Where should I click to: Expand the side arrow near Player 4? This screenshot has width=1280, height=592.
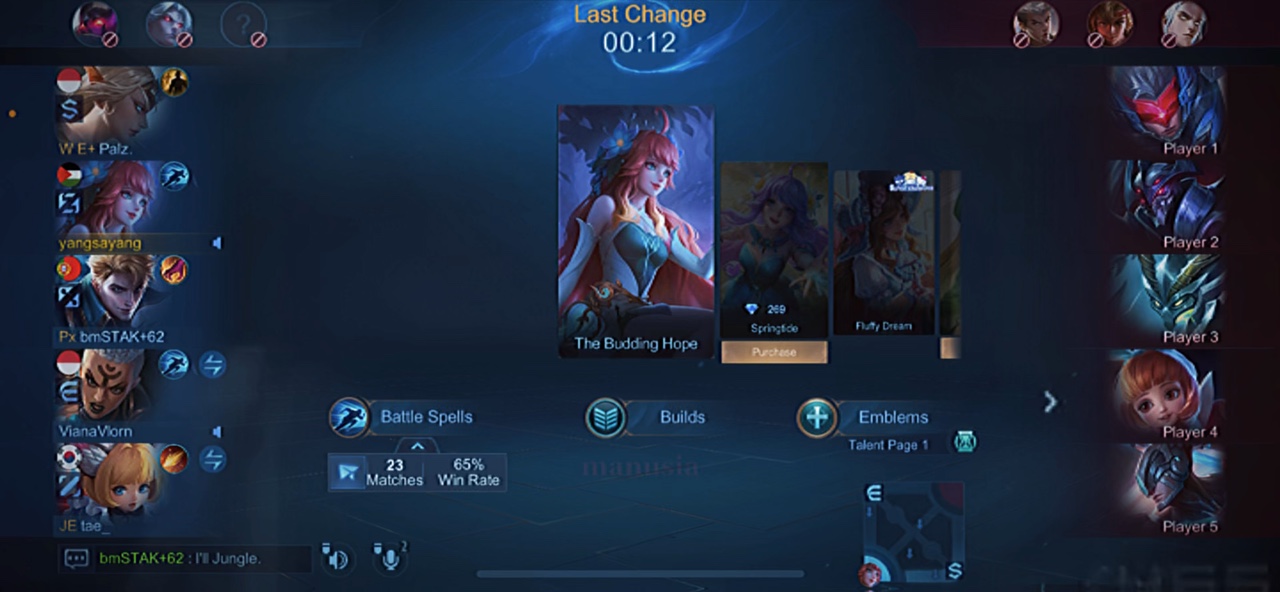point(1050,402)
